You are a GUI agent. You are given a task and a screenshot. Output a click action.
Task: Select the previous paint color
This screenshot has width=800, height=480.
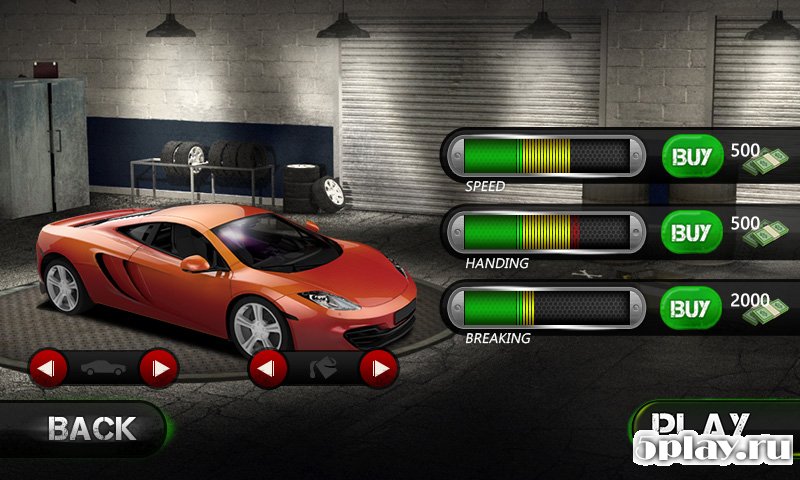tap(268, 370)
